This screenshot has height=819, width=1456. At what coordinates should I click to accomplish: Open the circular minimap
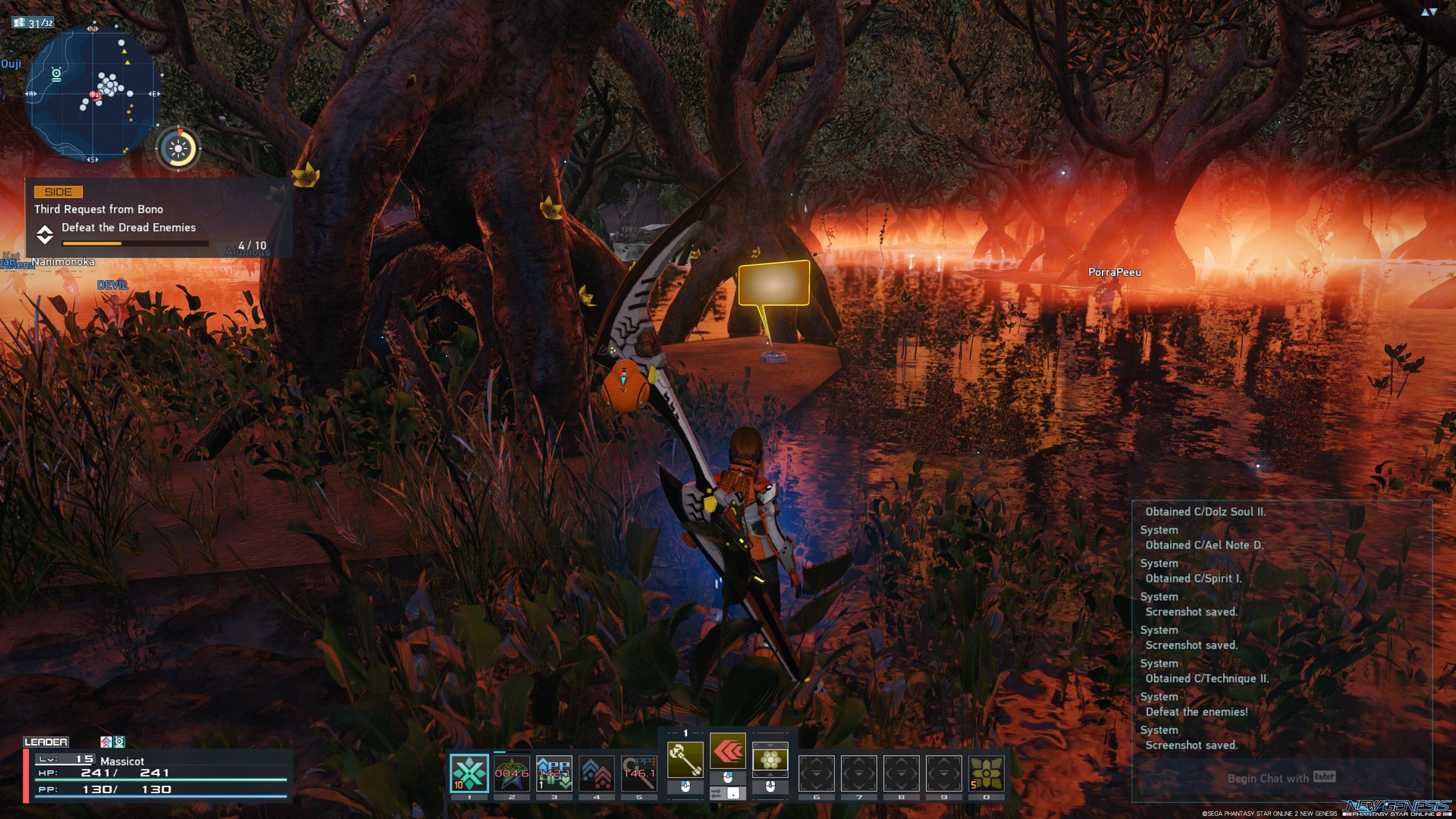pos(93,93)
